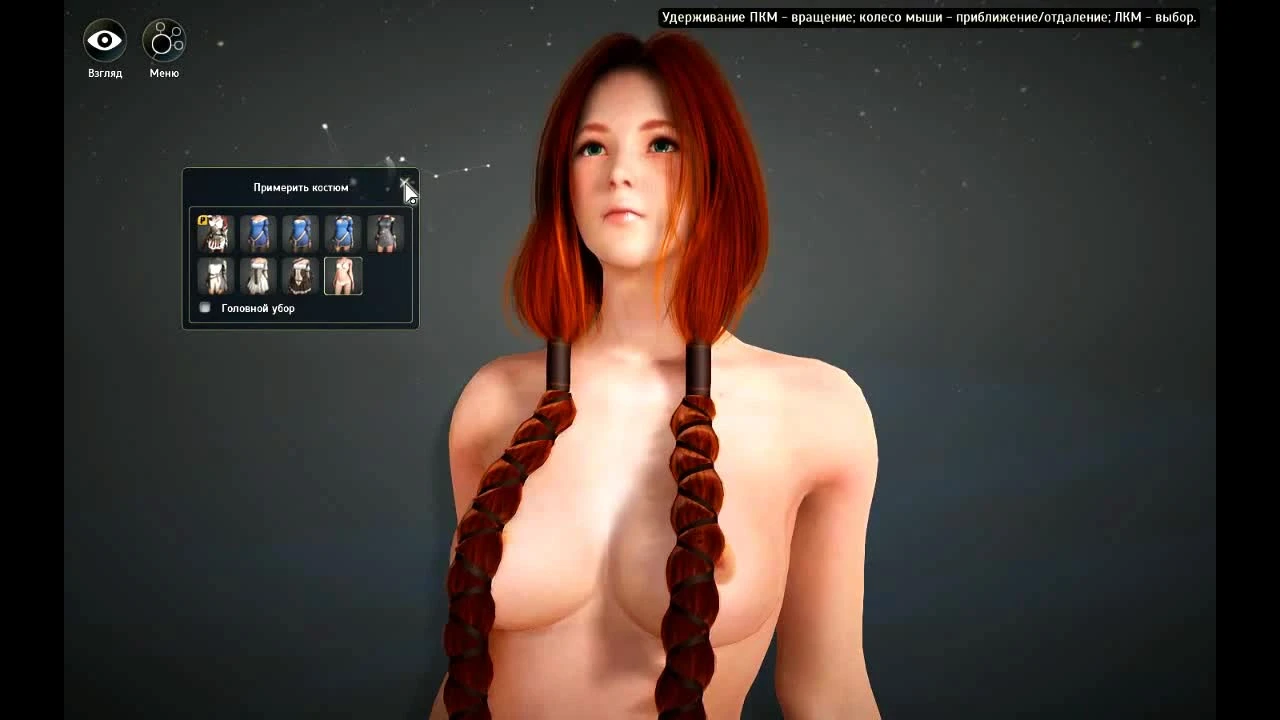Screen dimensions: 1280x720
Task: Click the Примерить костюм title bar
Action: tap(300, 186)
